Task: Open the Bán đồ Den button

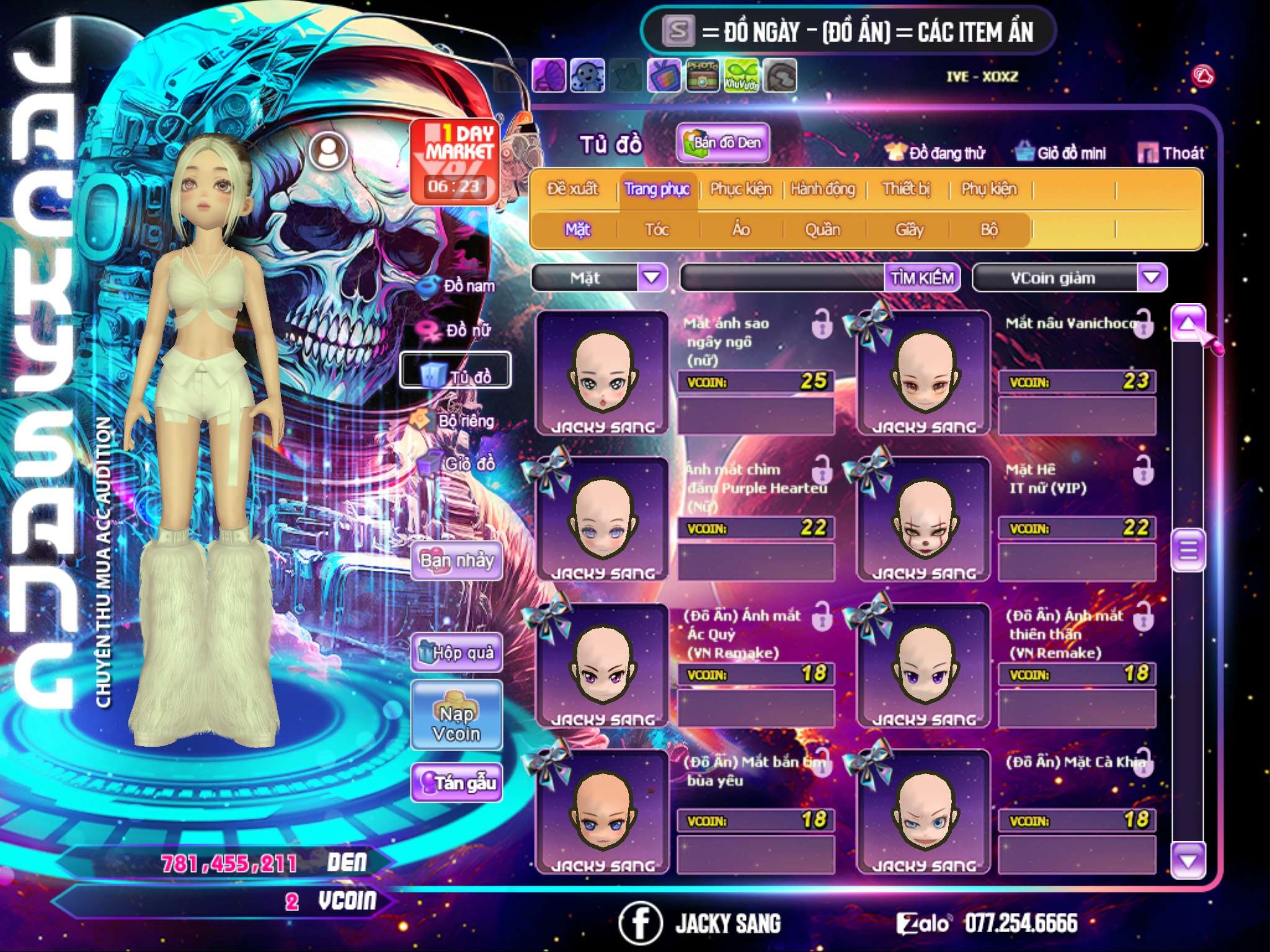Action: coord(722,143)
